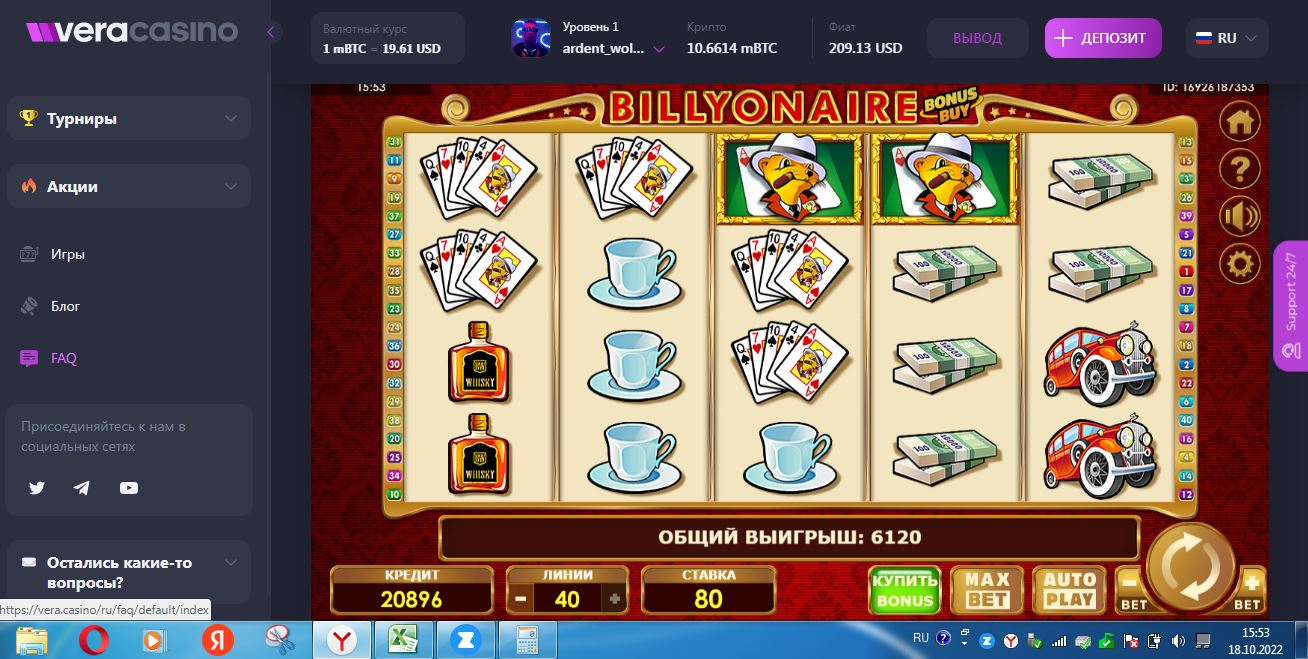Image resolution: width=1308 pixels, height=659 pixels.
Task: Go to the game's home screen
Action: (x=1240, y=123)
